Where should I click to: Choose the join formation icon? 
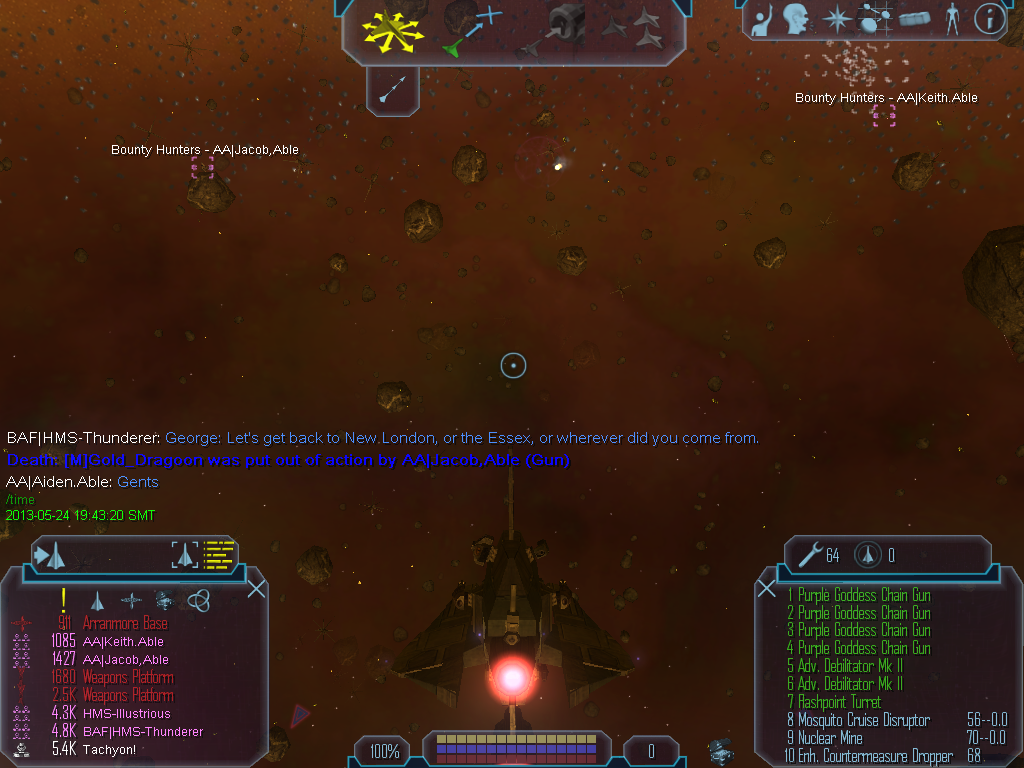(634, 29)
